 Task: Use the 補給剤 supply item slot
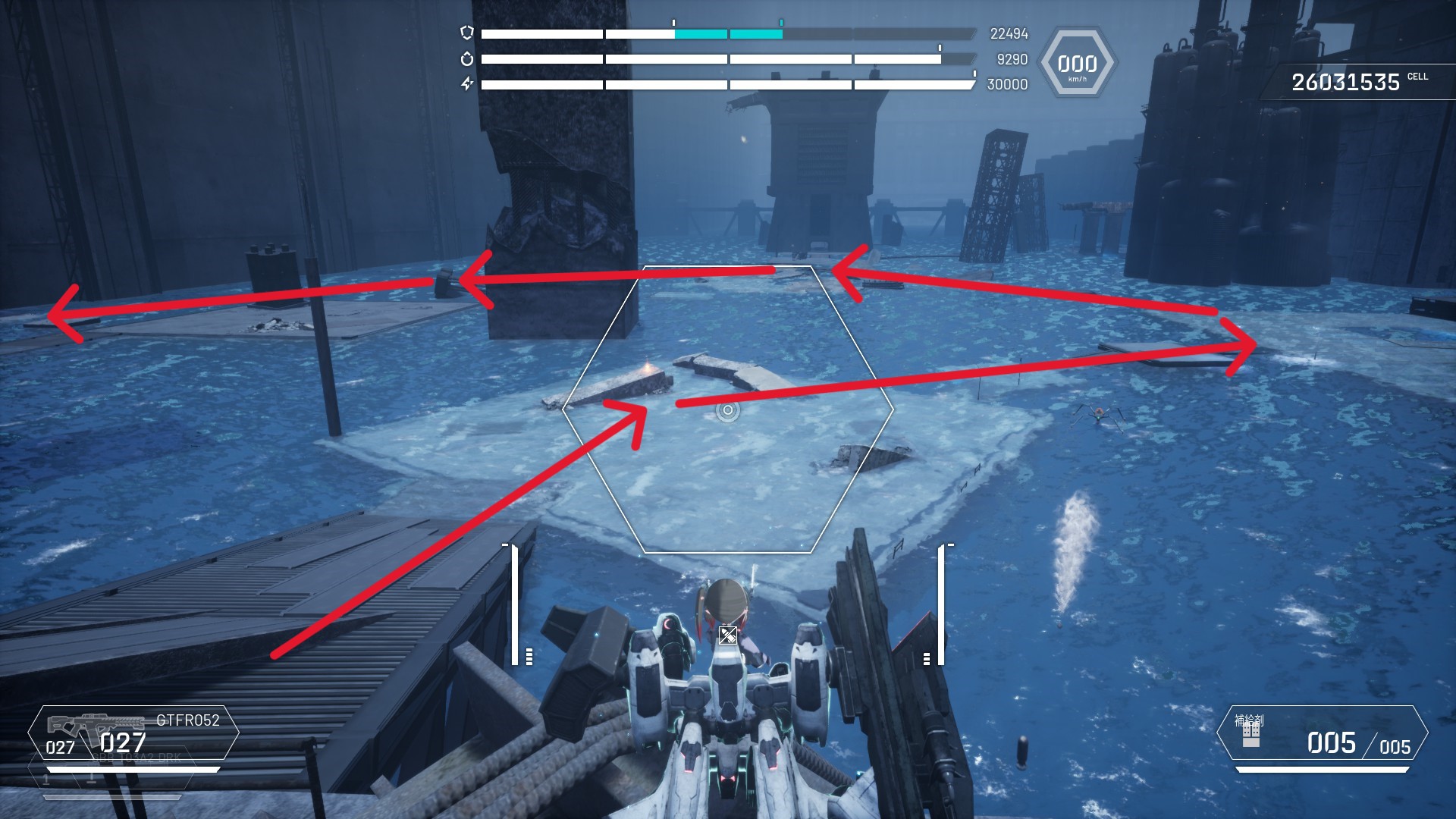click(1322, 734)
